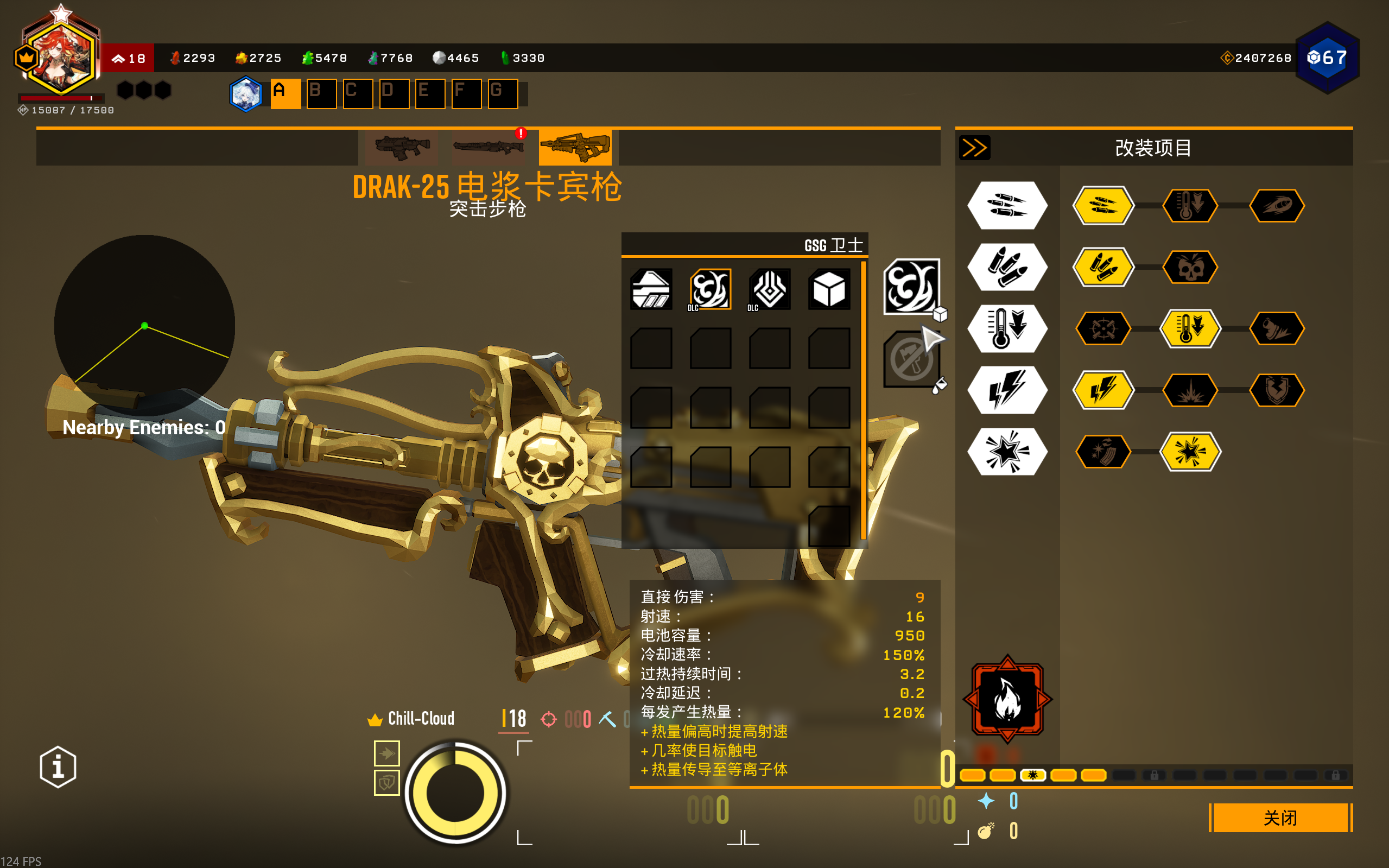
Task: Select the swirling DLC framework skin
Action: coord(710,289)
